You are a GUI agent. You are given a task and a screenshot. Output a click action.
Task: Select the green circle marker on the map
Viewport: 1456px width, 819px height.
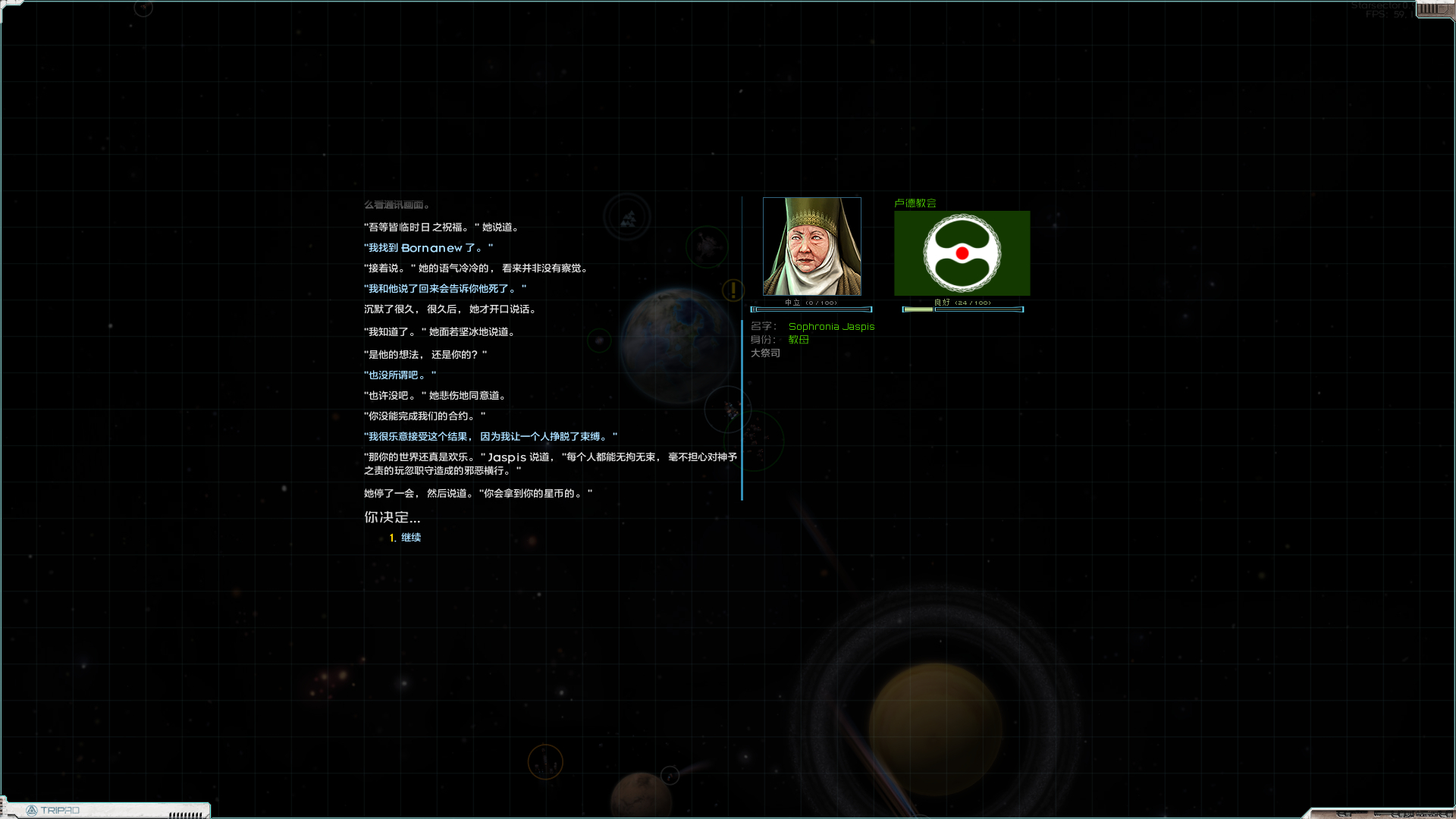pyautogui.click(x=600, y=340)
